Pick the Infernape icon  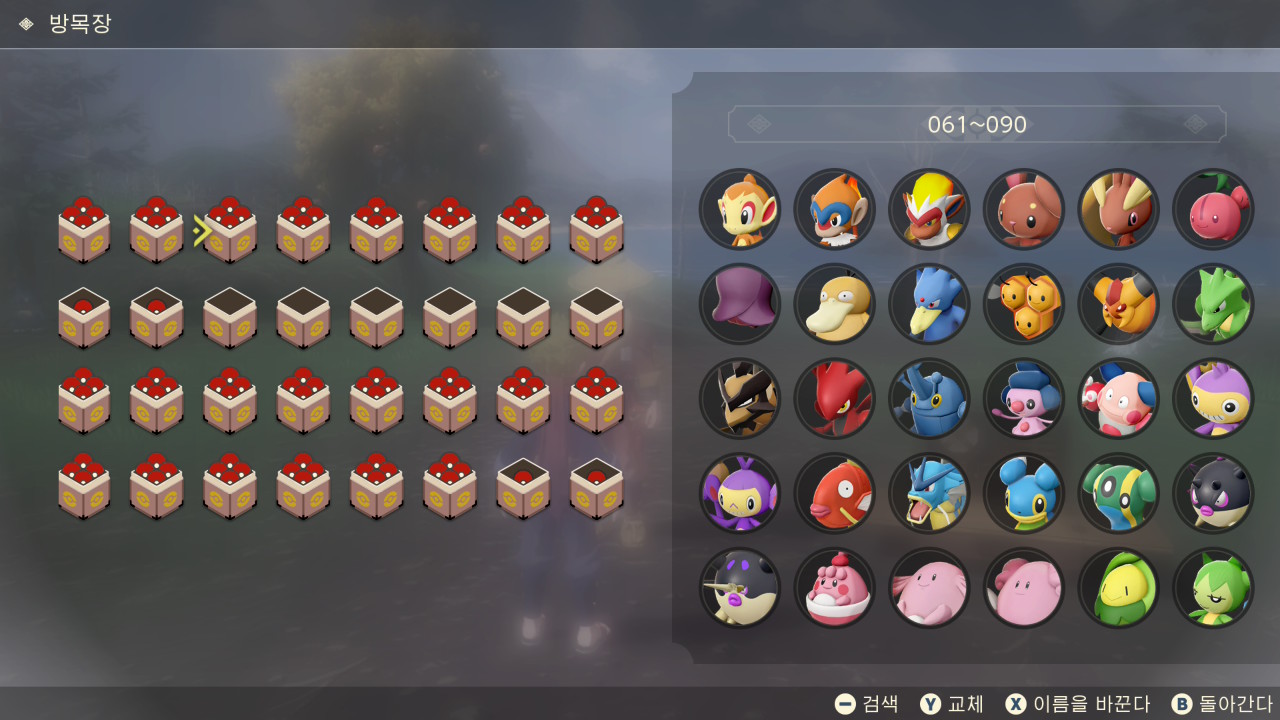(929, 209)
